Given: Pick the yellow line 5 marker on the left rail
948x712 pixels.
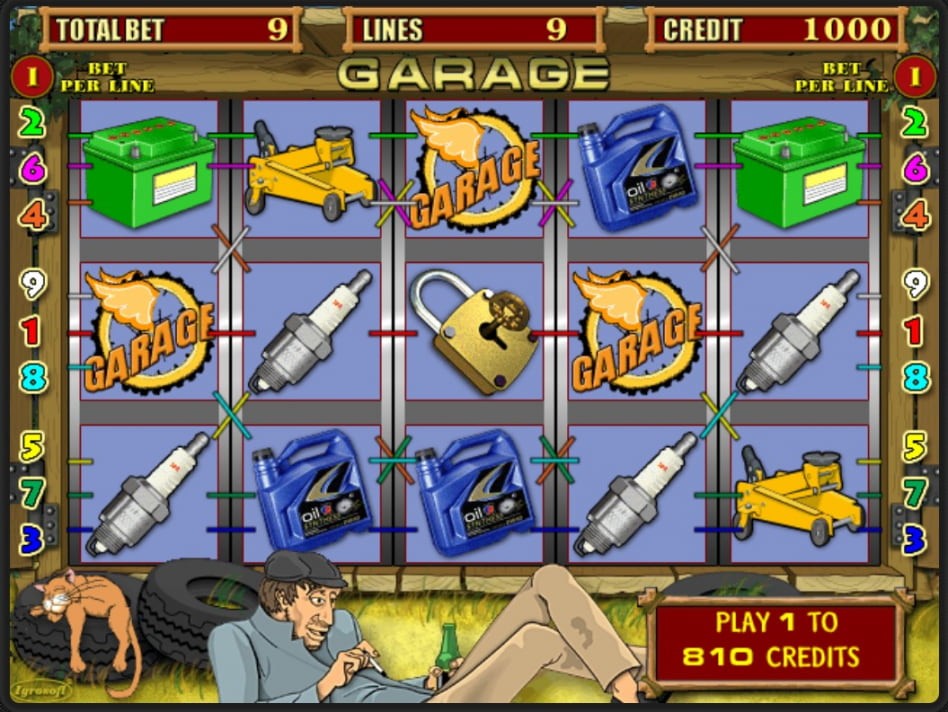Looking at the screenshot, I should click(x=33, y=446).
